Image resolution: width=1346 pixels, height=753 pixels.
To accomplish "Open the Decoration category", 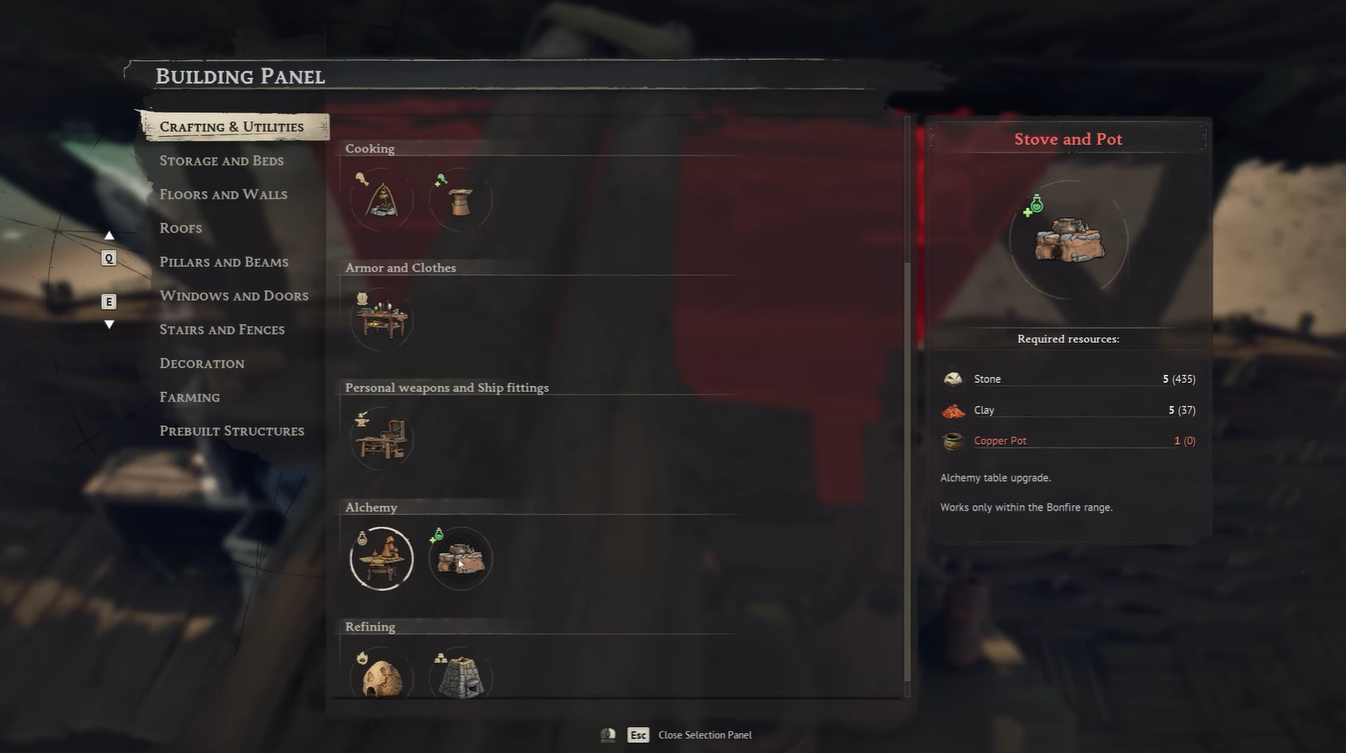I will click(202, 364).
